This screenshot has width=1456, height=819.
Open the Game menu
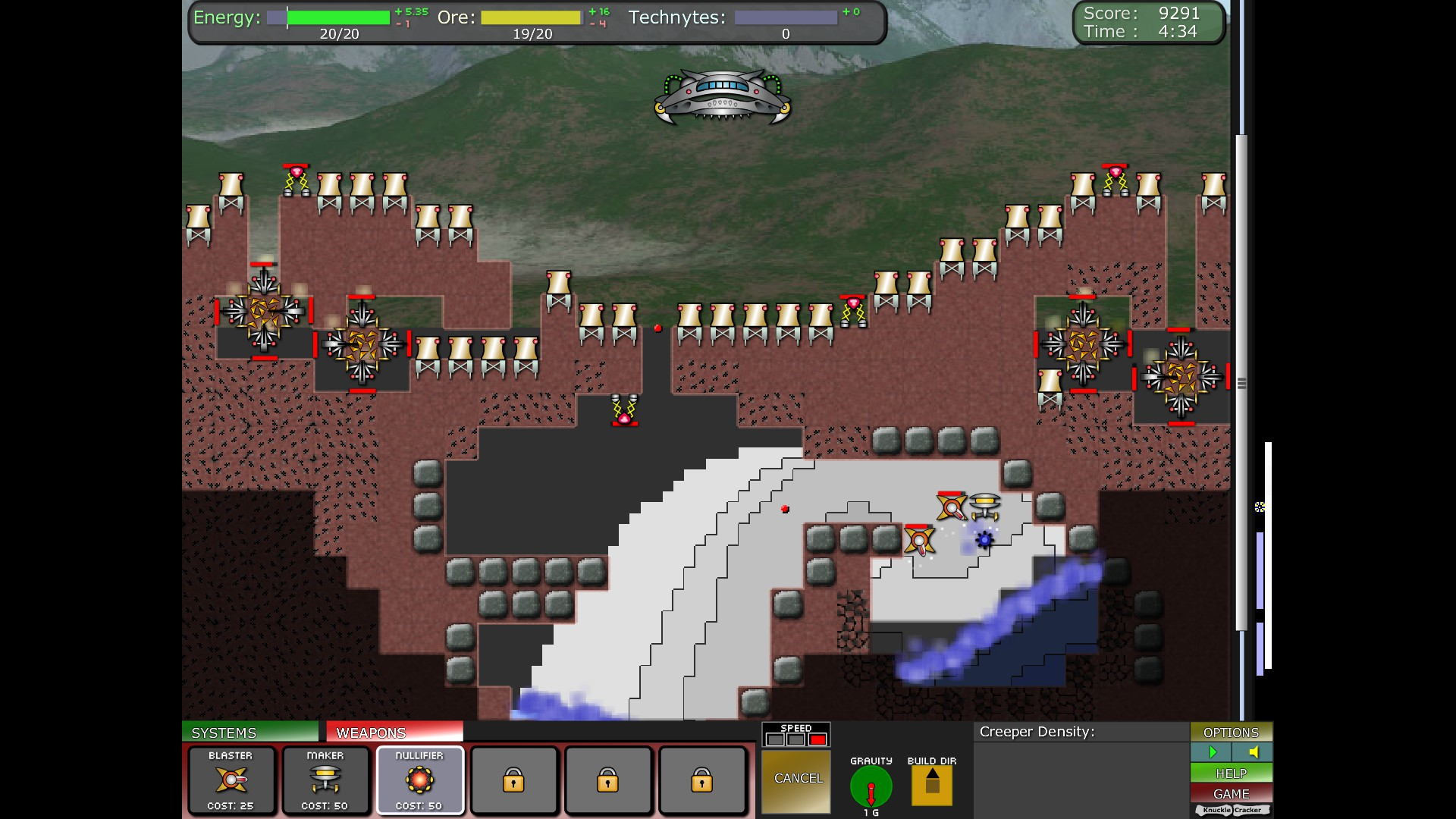pyautogui.click(x=1231, y=794)
